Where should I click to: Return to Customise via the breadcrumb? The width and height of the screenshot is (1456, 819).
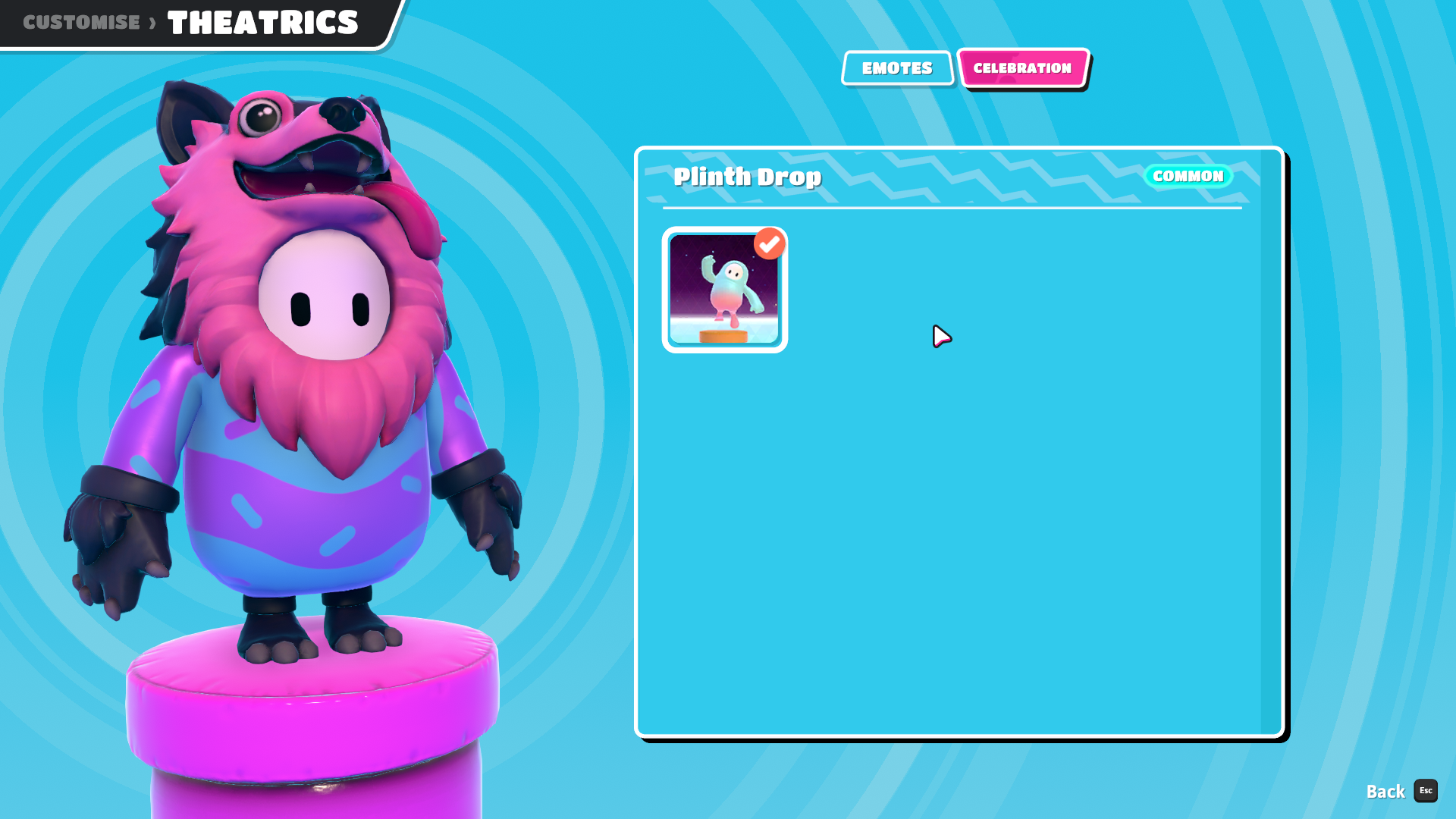pos(81,22)
